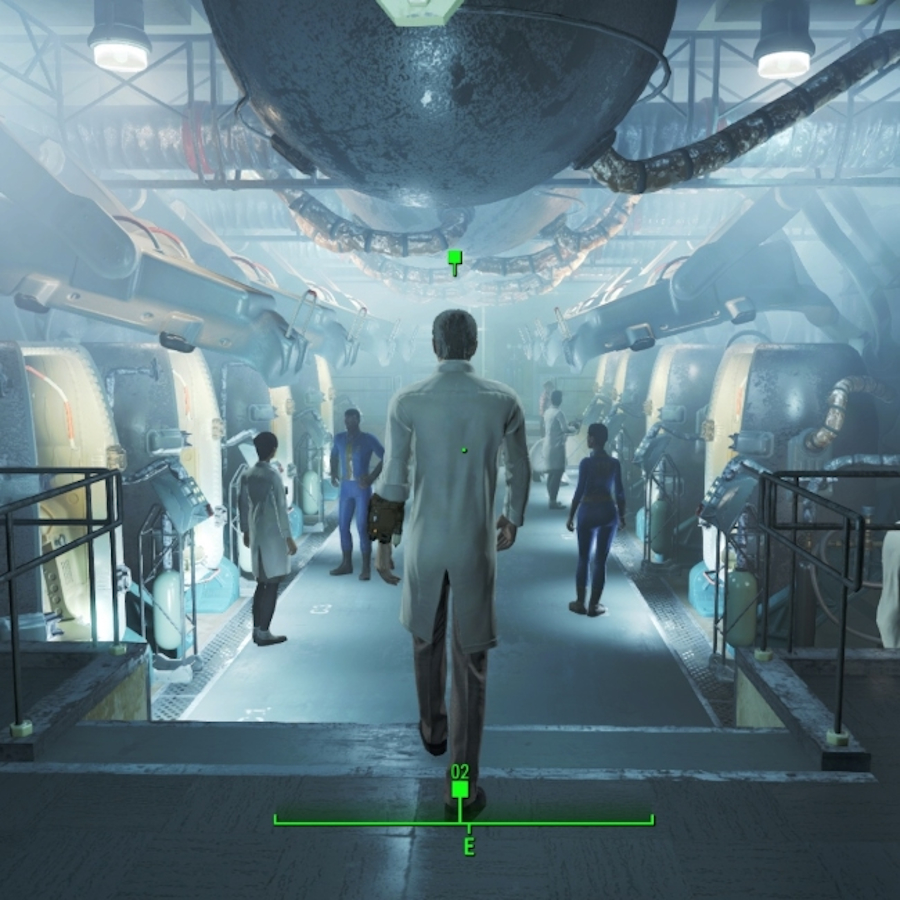Click the E direction letter on the compass
The height and width of the screenshot is (900, 900).
point(467,846)
